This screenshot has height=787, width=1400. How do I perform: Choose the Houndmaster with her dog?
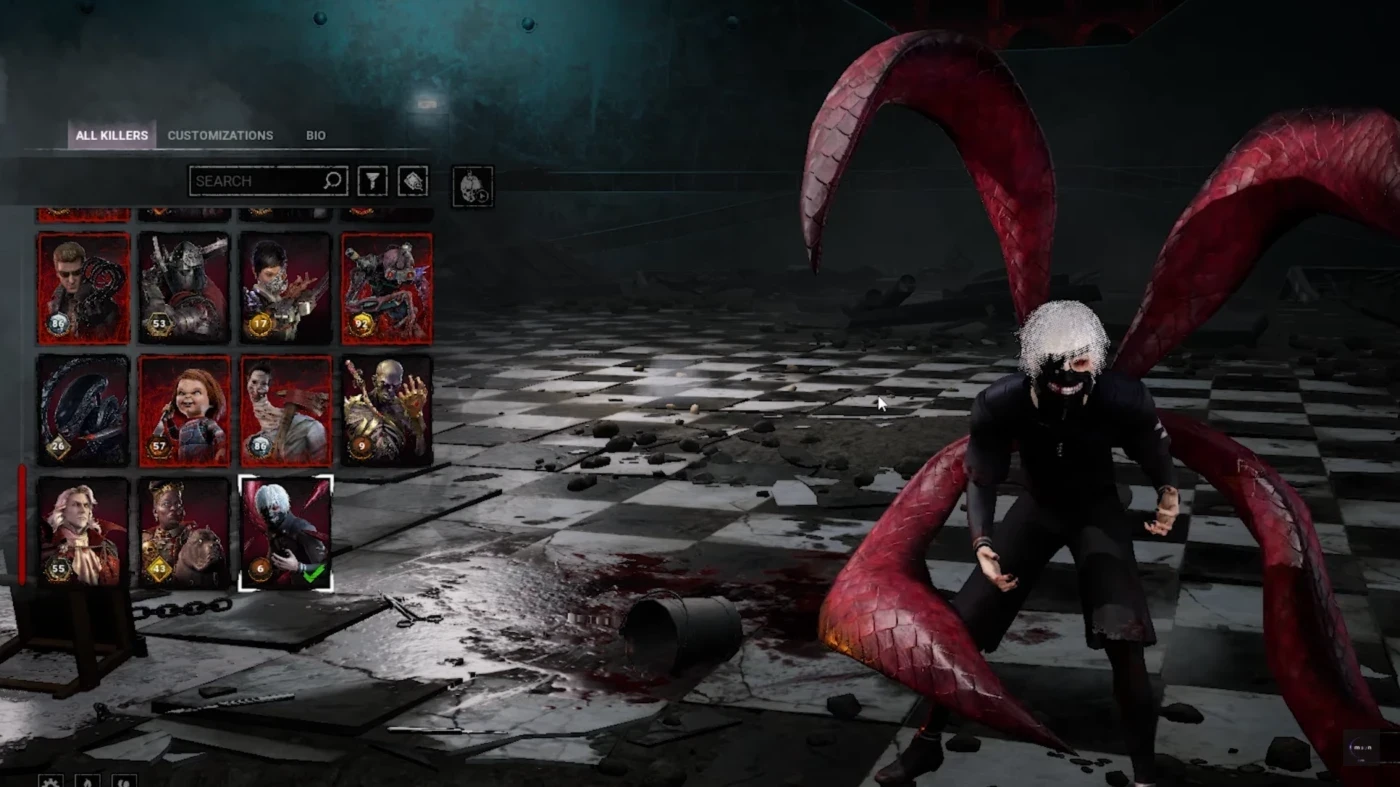click(x=185, y=532)
